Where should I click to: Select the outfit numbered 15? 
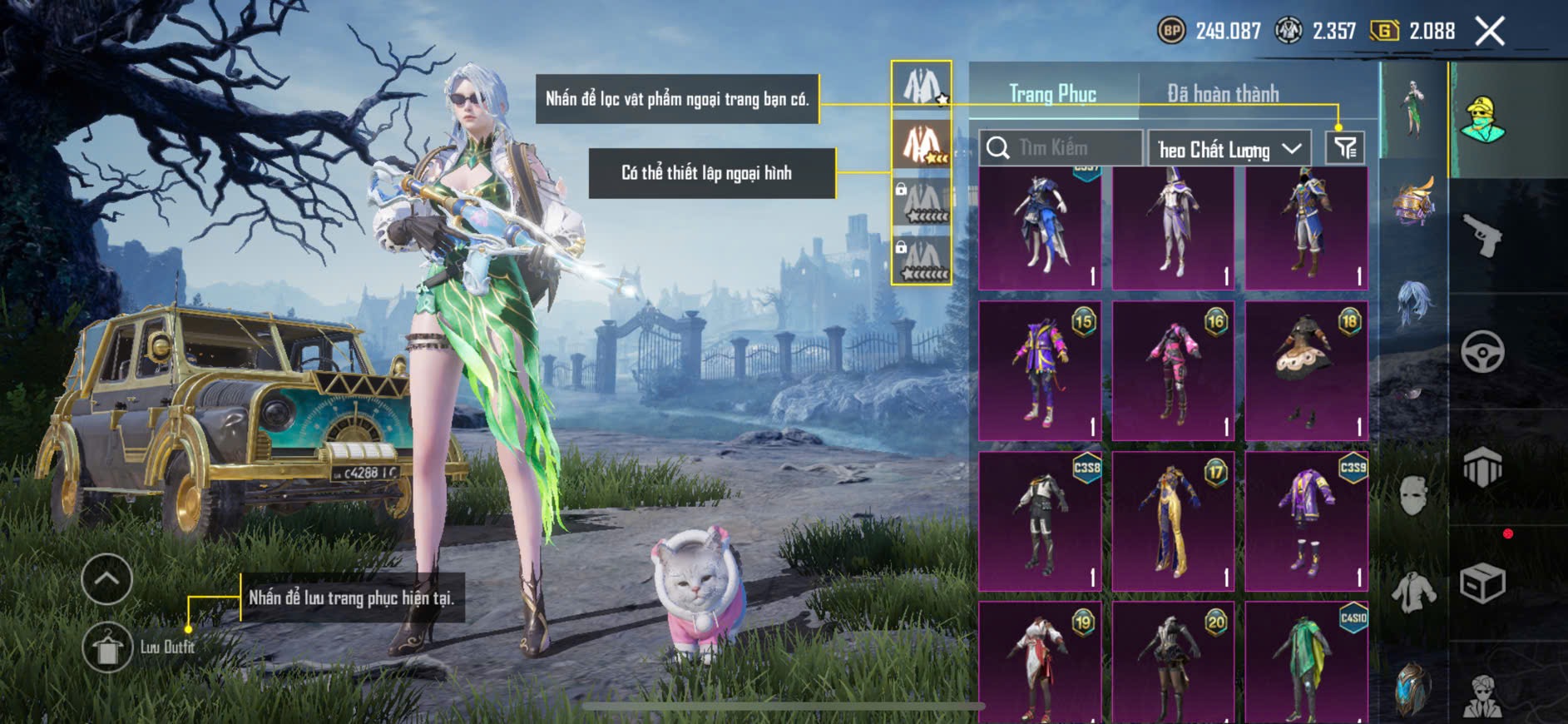1040,371
